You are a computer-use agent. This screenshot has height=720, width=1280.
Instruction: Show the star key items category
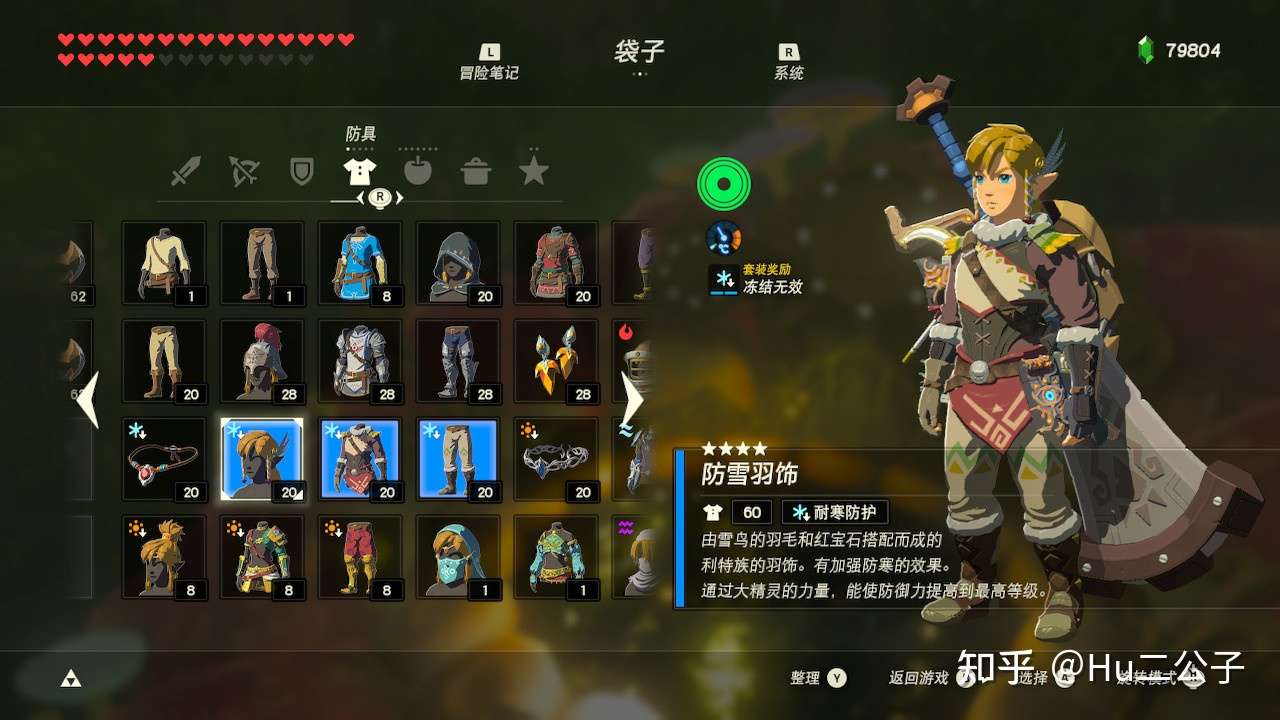(x=534, y=172)
